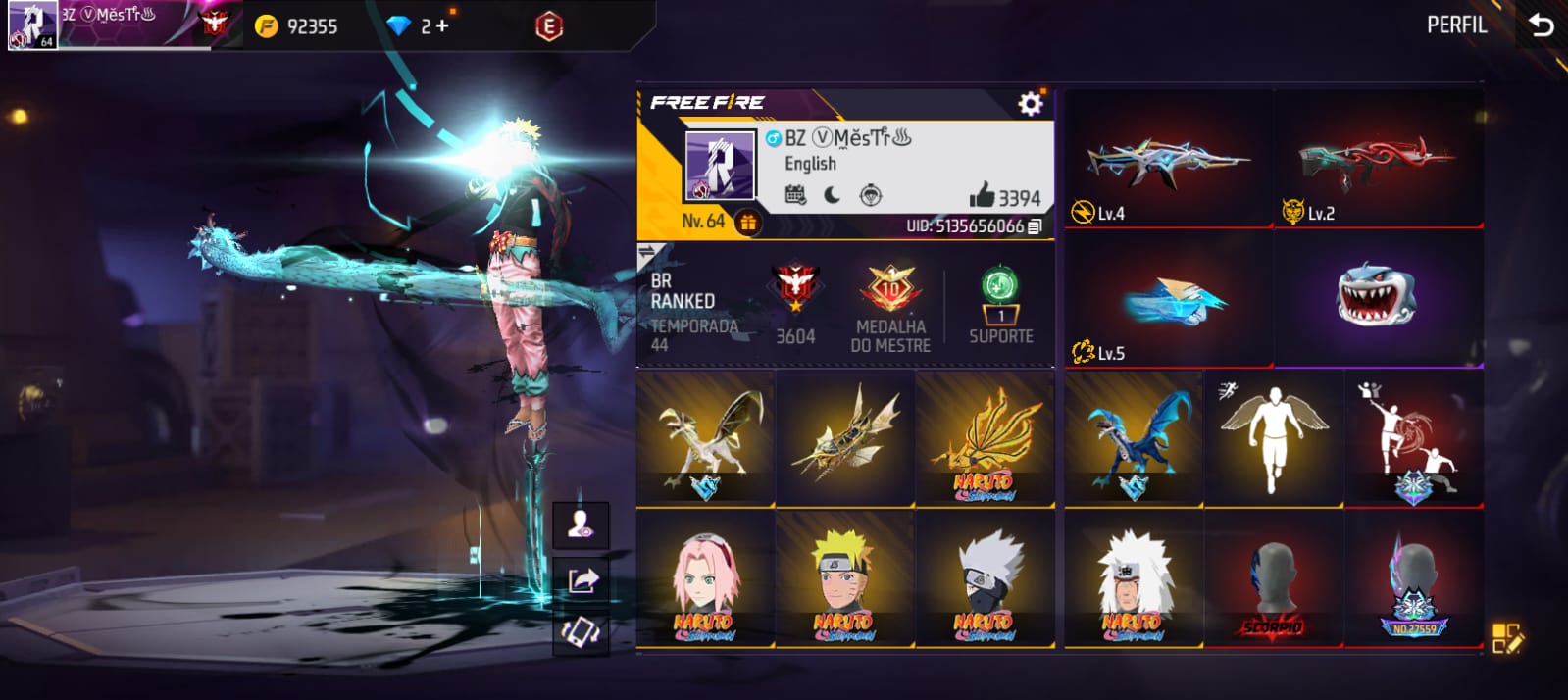This screenshot has height=700, width=1568.
Task: Select the Kakashi character tile
Action: click(985, 578)
